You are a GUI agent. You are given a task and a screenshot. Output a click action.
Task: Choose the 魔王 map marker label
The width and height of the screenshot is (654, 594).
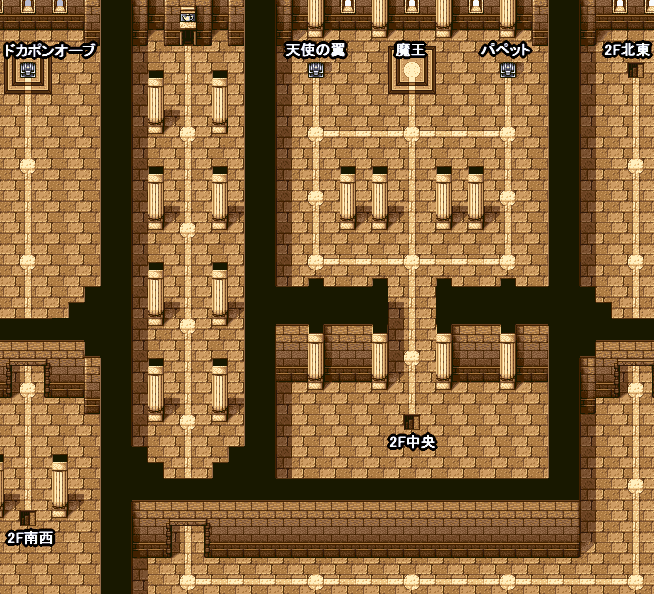(411, 50)
